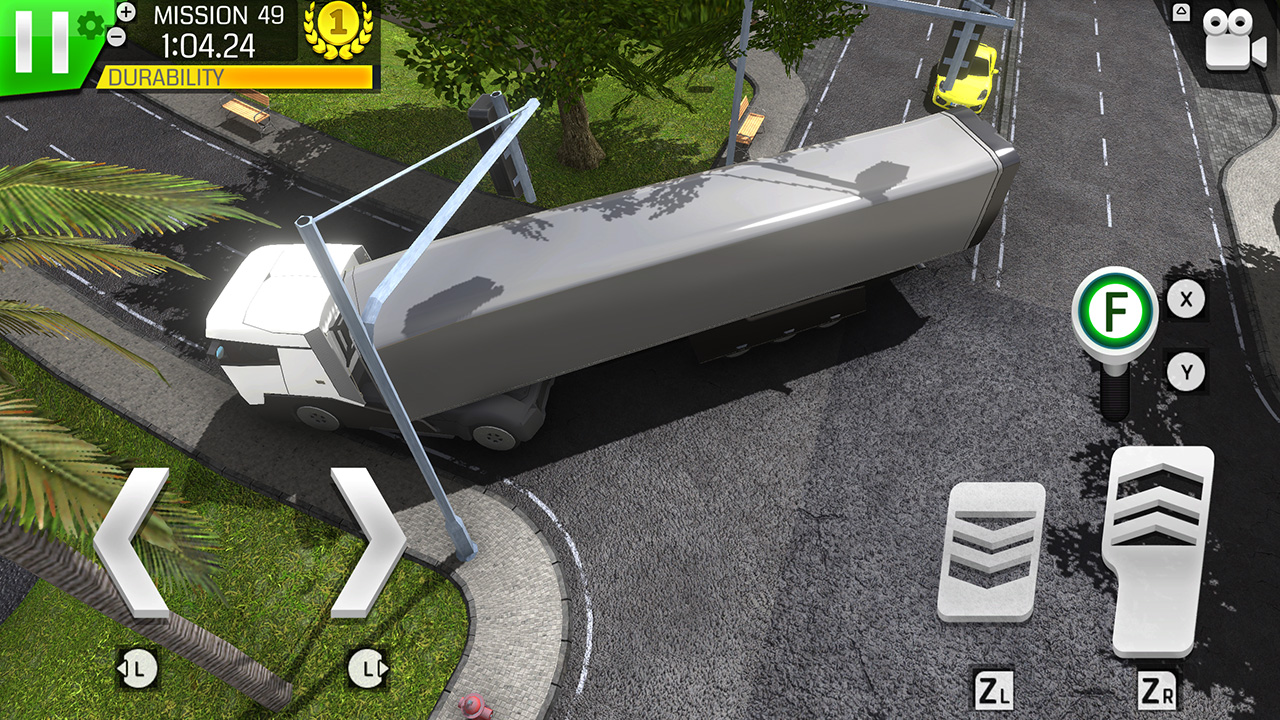Pause the game
The image size is (1280, 720).
[40, 41]
